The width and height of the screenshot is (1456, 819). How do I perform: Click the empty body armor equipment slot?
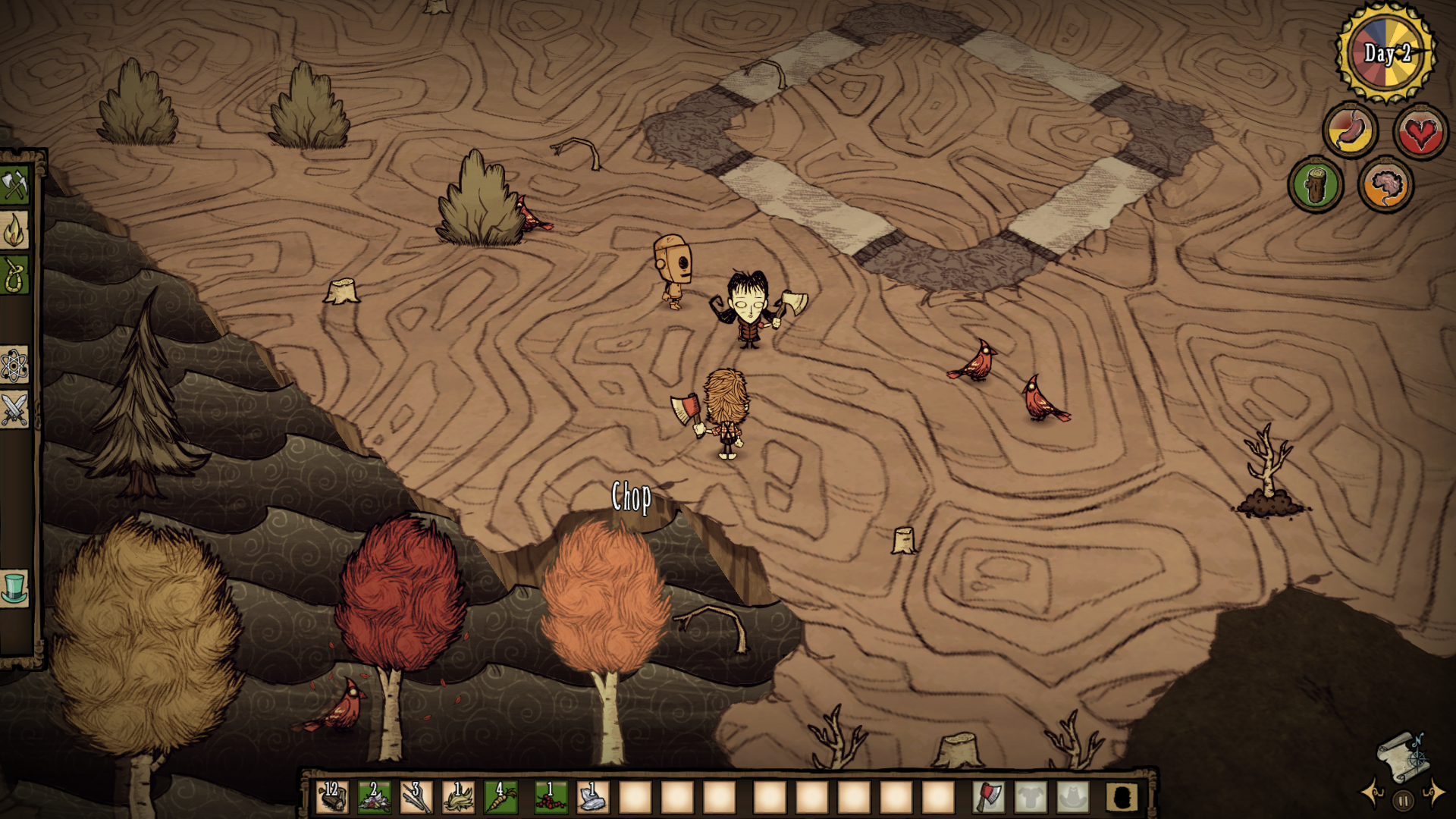1031,797
